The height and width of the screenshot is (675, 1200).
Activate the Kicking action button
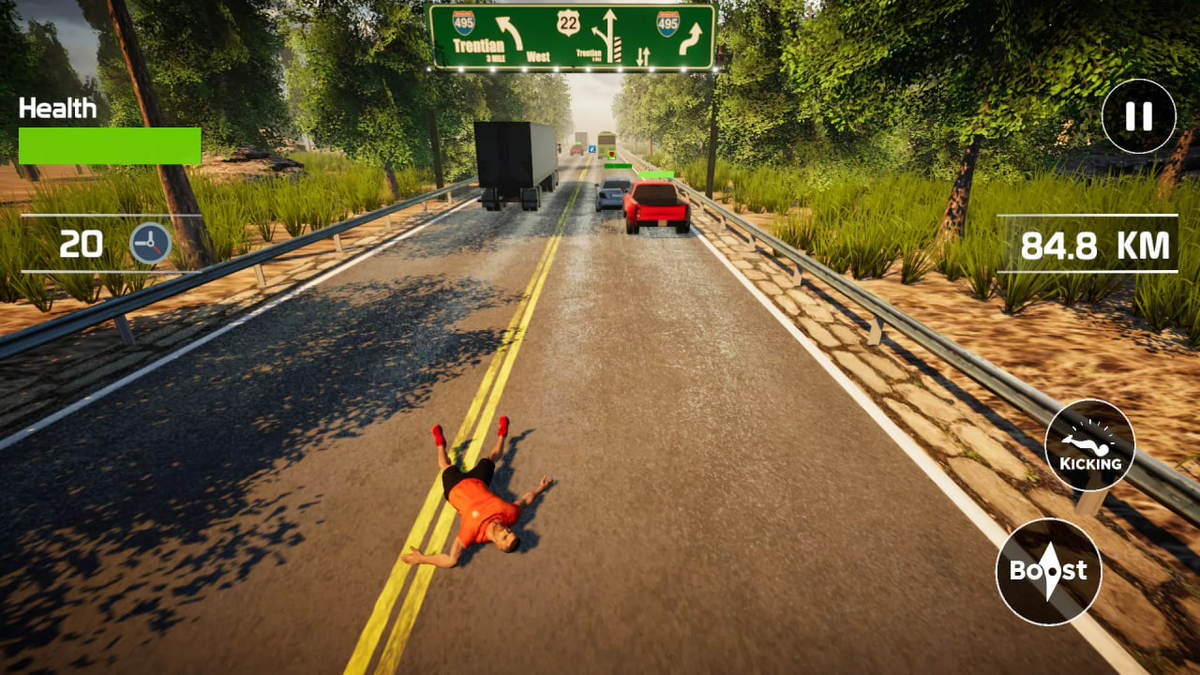point(1090,445)
